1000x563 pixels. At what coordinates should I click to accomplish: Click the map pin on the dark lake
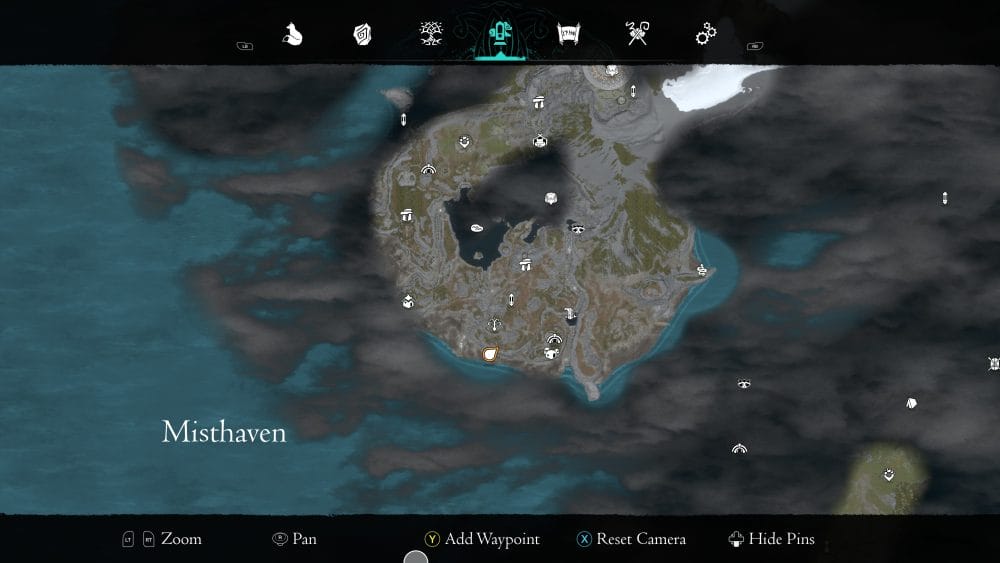point(477,228)
